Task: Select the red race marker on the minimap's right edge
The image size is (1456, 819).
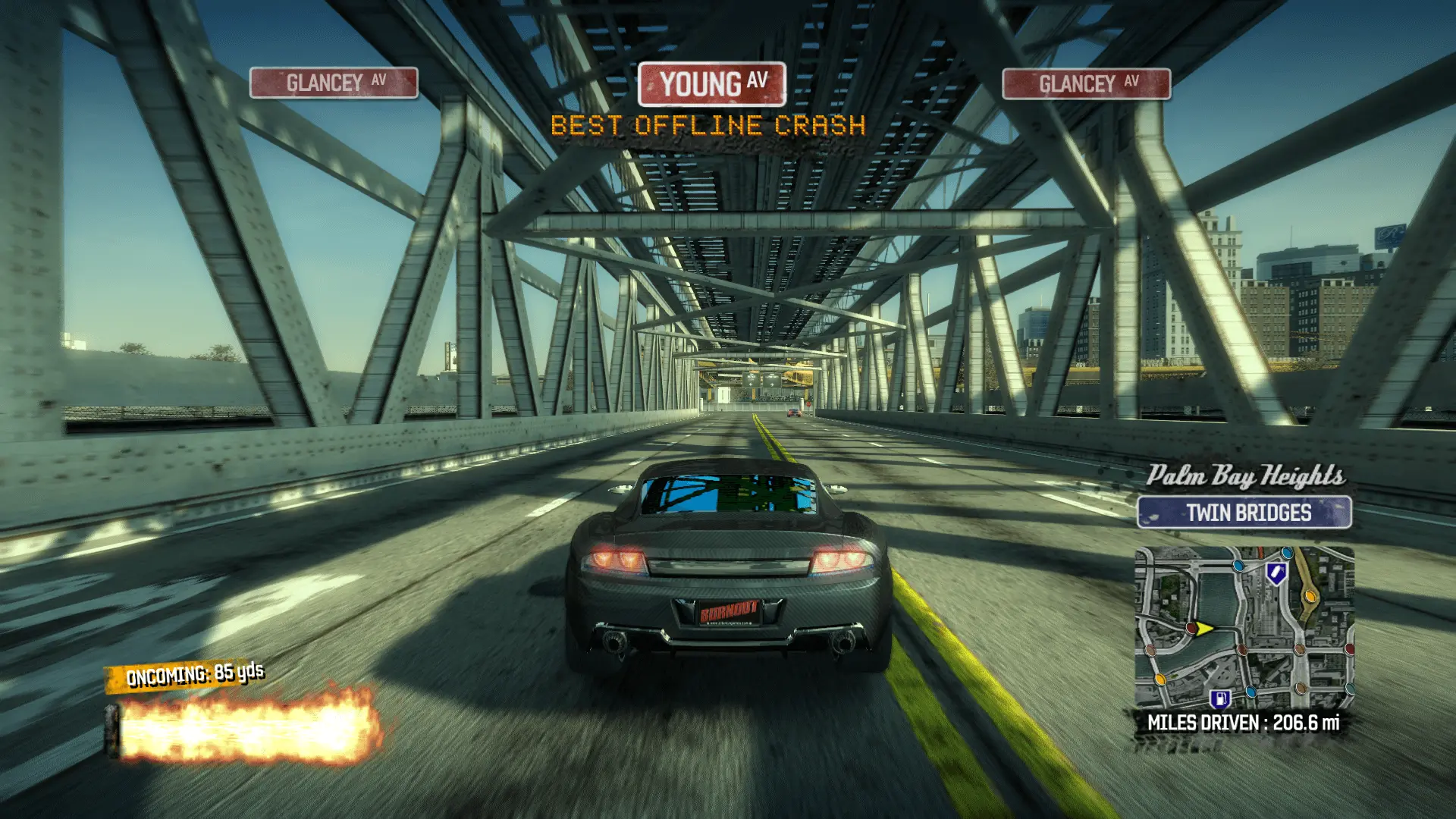Action: coord(1350,651)
